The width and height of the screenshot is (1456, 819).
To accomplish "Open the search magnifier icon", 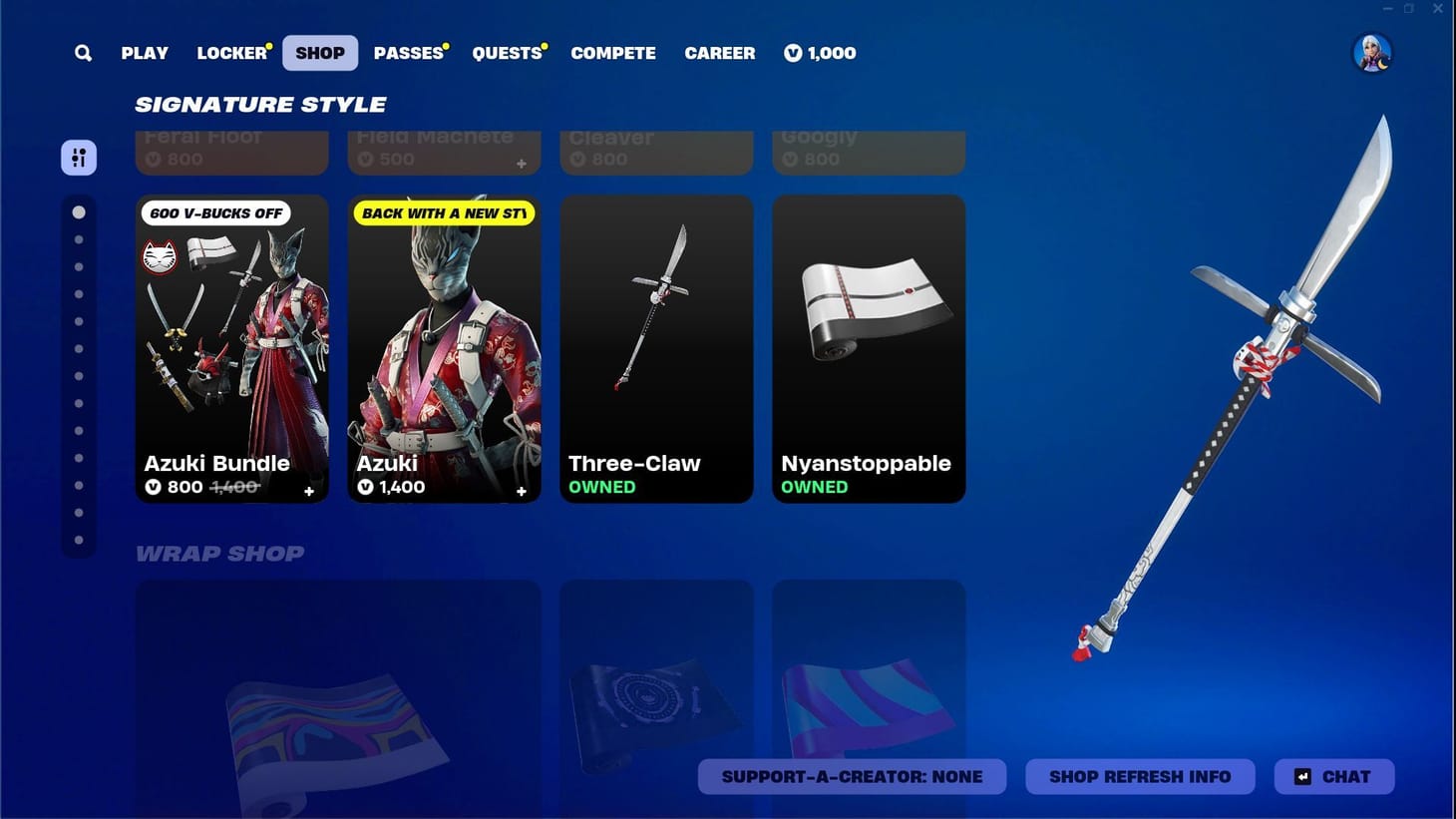I will click(83, 53).
